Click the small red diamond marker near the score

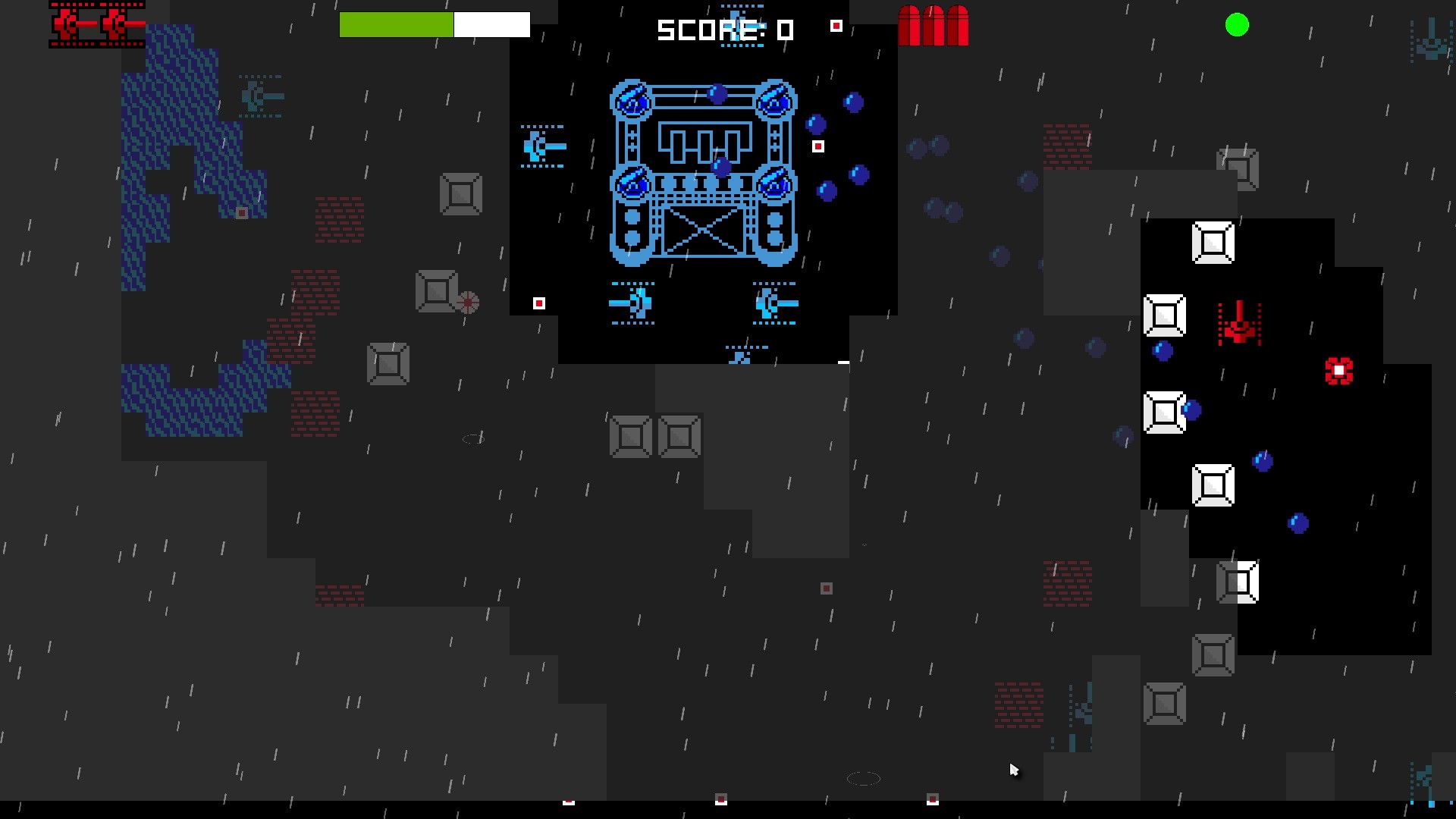click(837, 25)
